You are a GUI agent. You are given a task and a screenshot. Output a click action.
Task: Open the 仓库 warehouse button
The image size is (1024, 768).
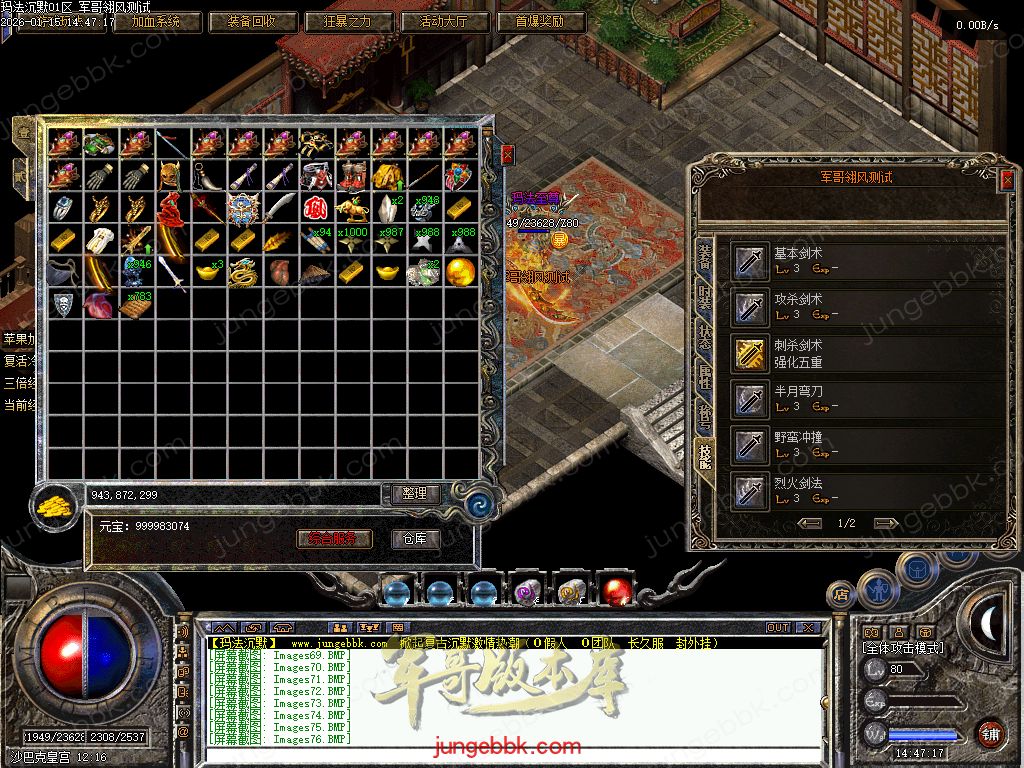coord(414,539)
